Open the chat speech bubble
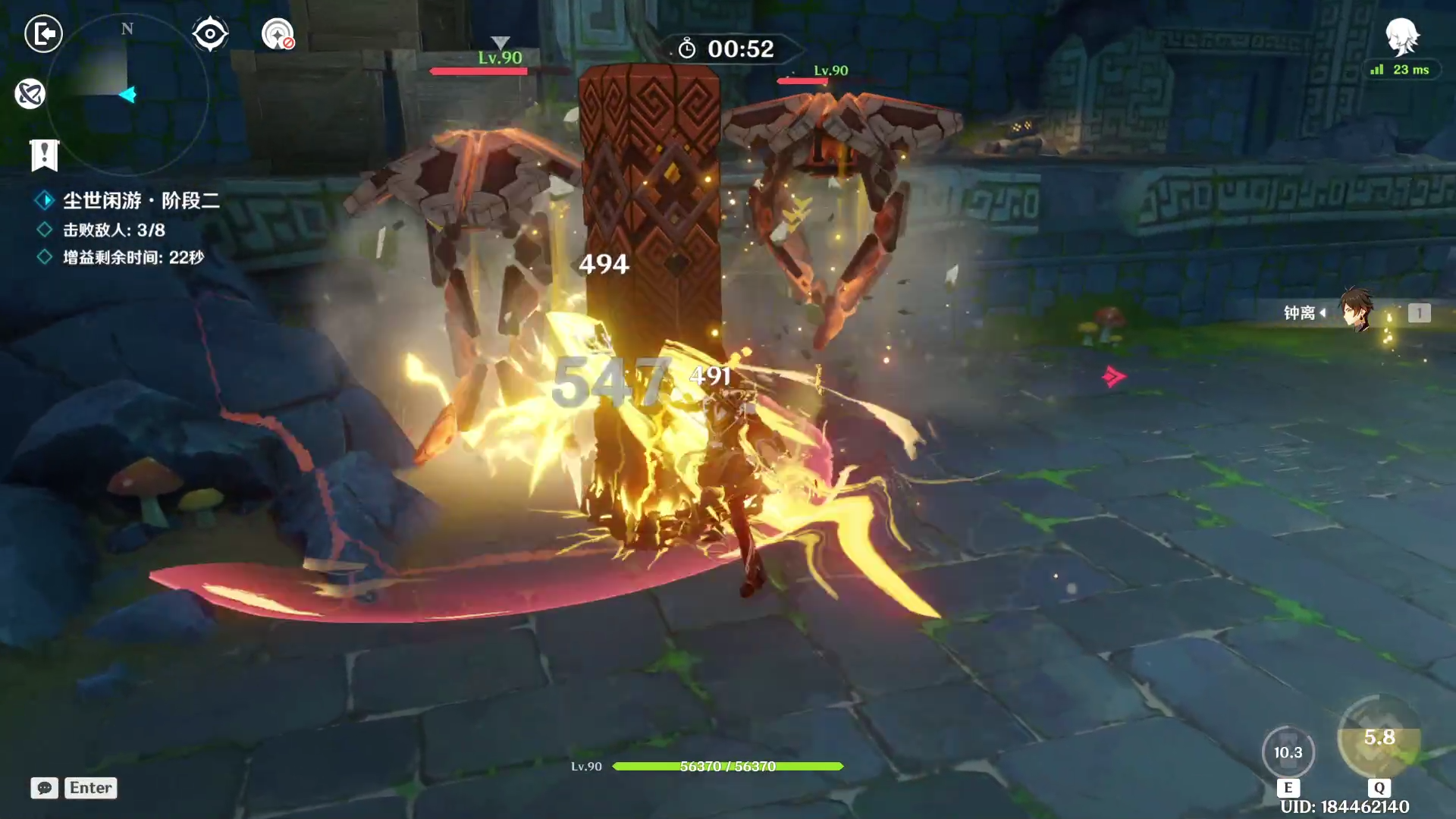Viewport: 1456px width, 819px height. [44, 788]
